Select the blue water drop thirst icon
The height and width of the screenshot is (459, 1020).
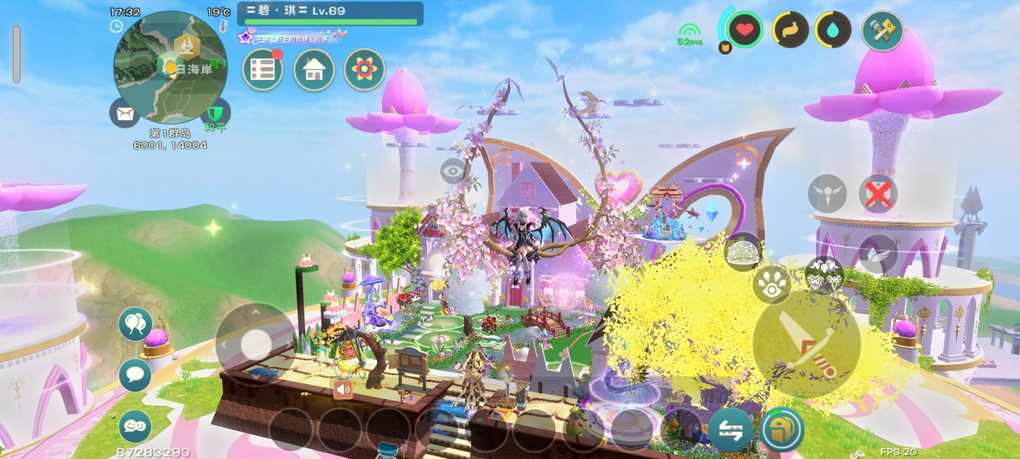833,30
